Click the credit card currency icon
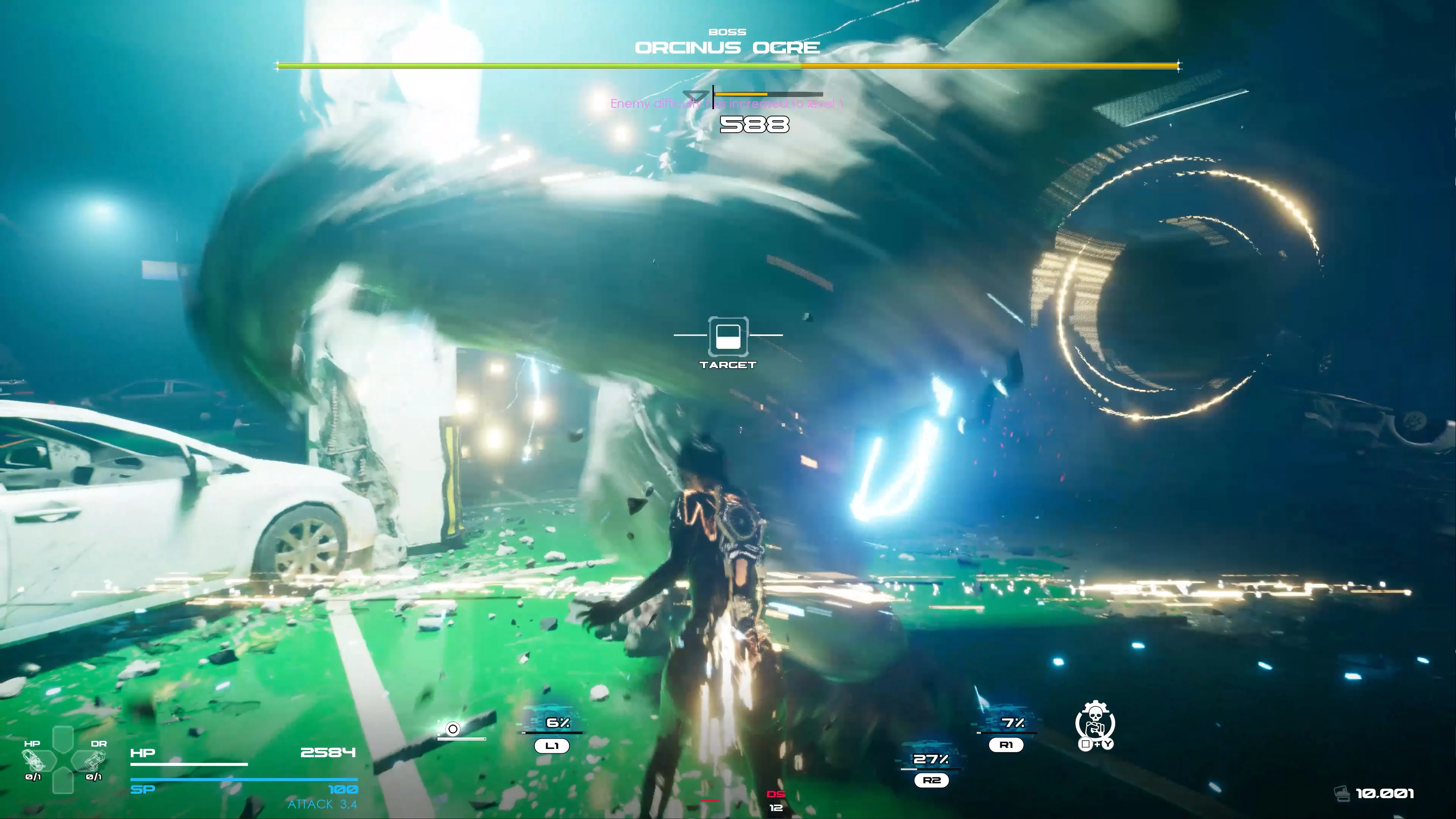This screenshot has width=1456, height=819. point(1342,794)
